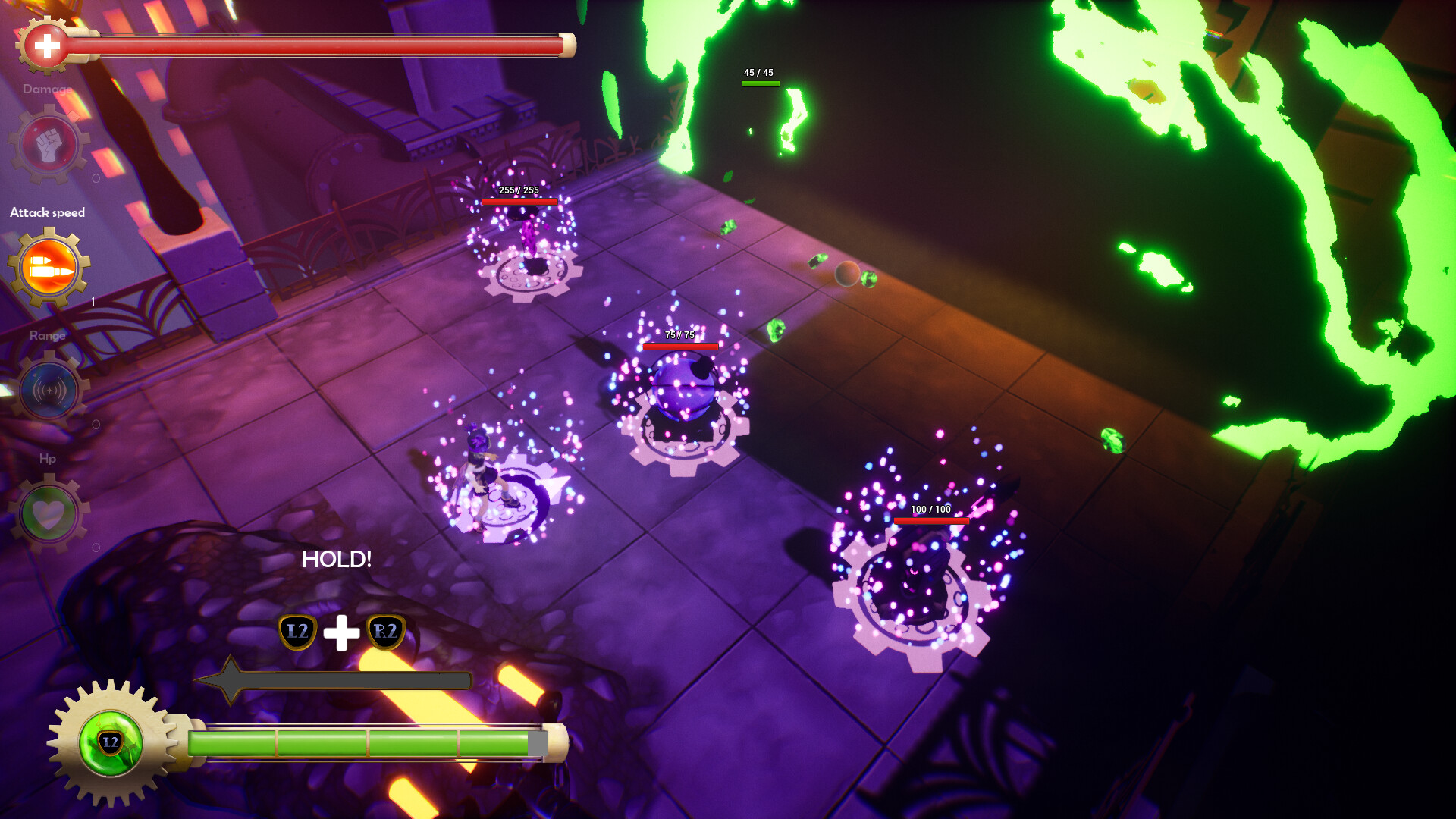Open the Attack speed menu label

coord(46,212)
